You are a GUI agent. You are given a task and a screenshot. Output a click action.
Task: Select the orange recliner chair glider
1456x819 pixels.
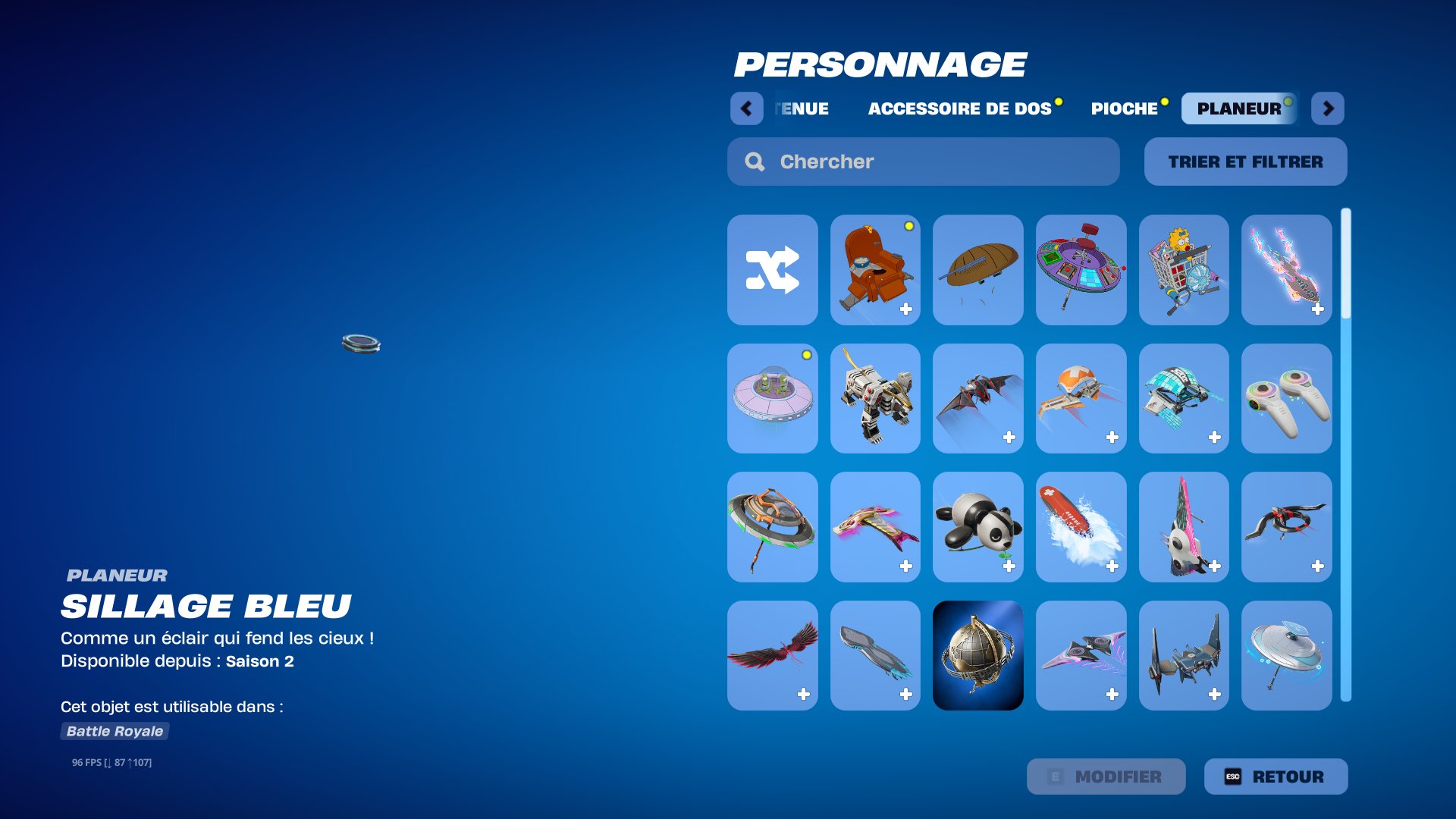tap(874, 269)
